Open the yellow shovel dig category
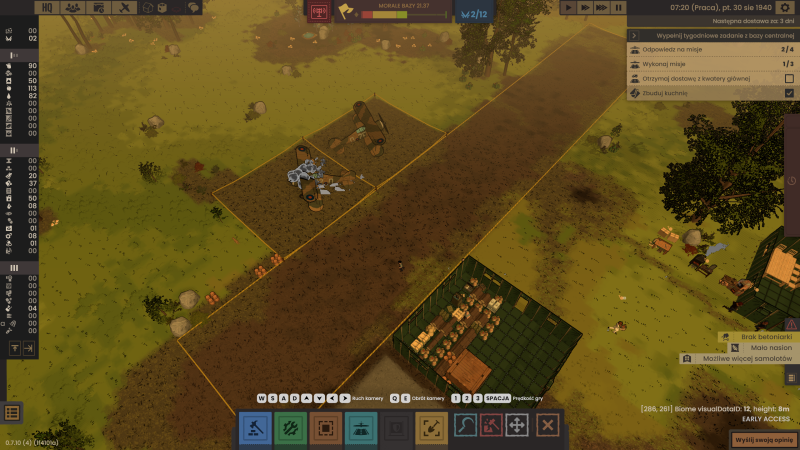The height and width of the screenshot is (450, 800). [x=432, y=427]
